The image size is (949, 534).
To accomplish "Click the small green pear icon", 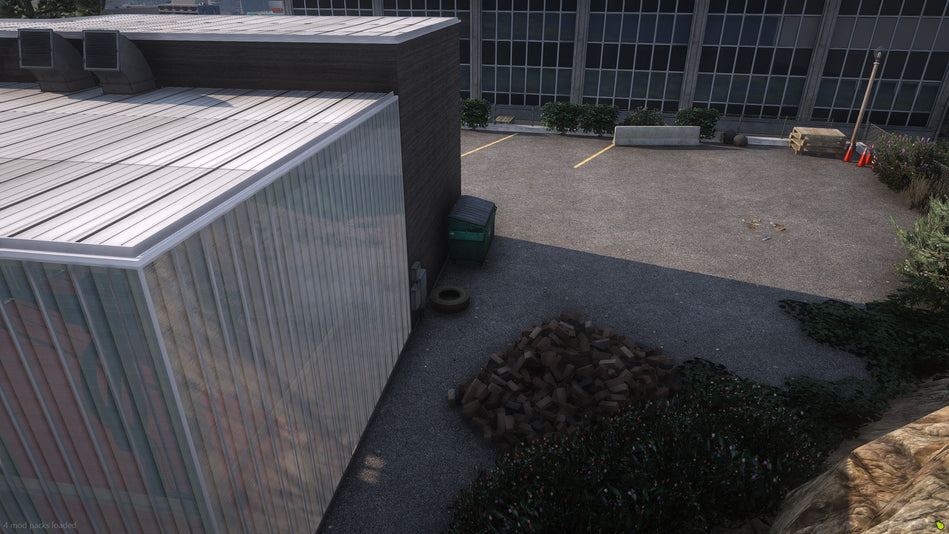I will (x=940, y=524).
